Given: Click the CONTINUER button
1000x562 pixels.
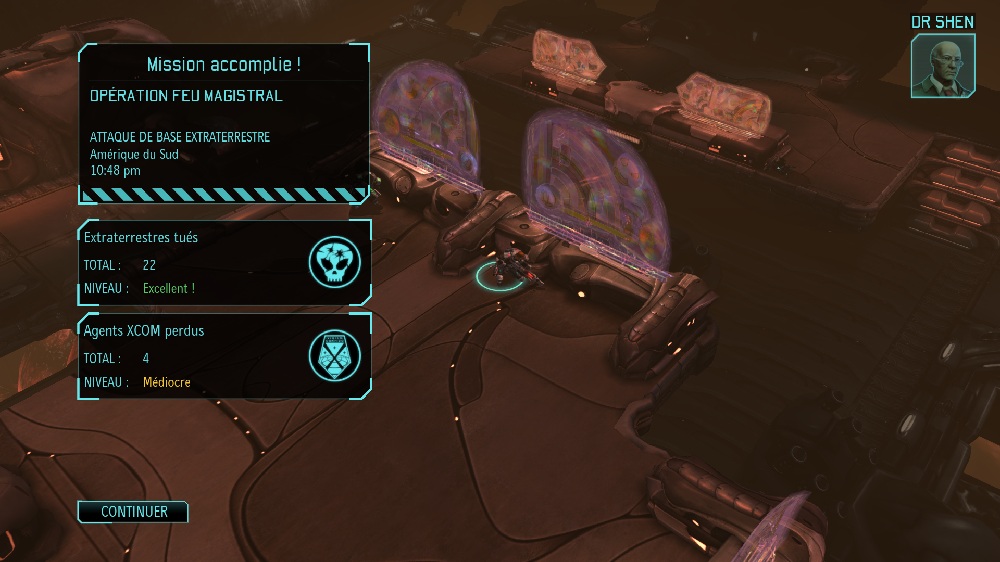Looking at the screenshot, I should click(133, 512).
